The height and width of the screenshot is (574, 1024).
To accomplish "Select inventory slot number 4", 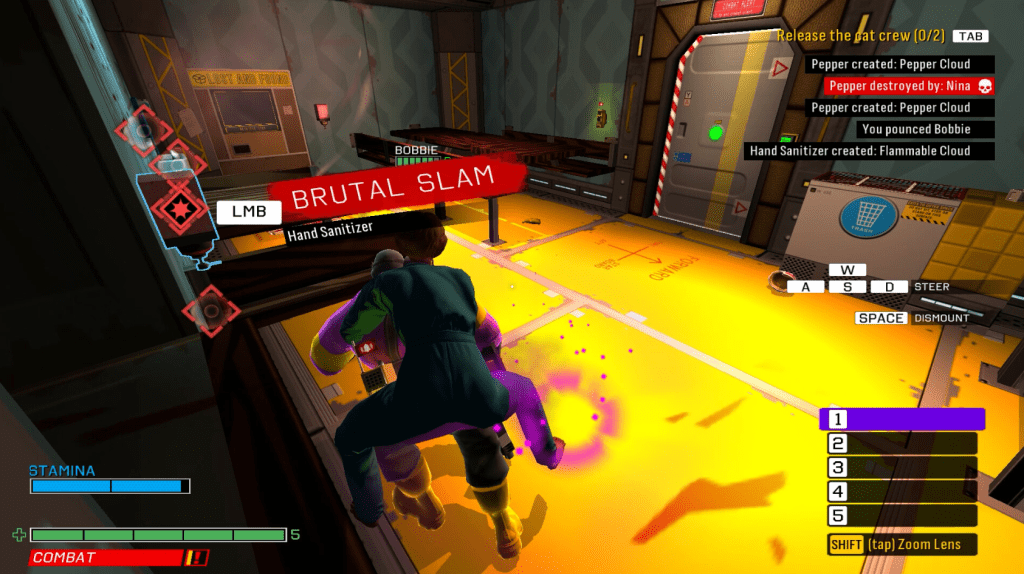I will [x=901, y=492].
